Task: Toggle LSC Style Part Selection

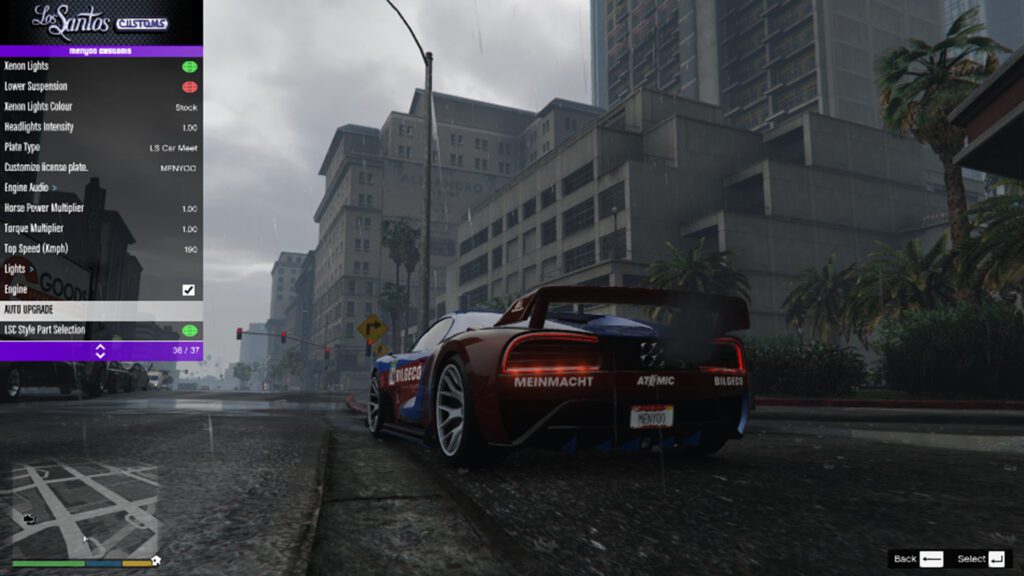Action: tap(189, 330)
